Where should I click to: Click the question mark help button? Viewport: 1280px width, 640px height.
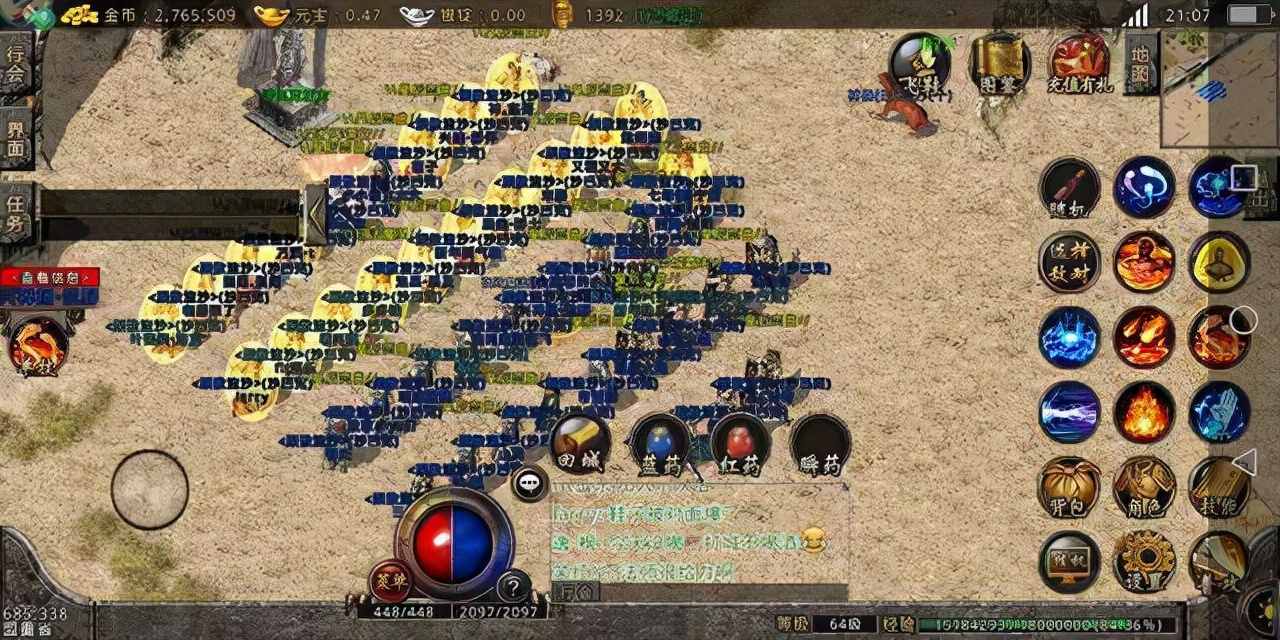[514, 587]
